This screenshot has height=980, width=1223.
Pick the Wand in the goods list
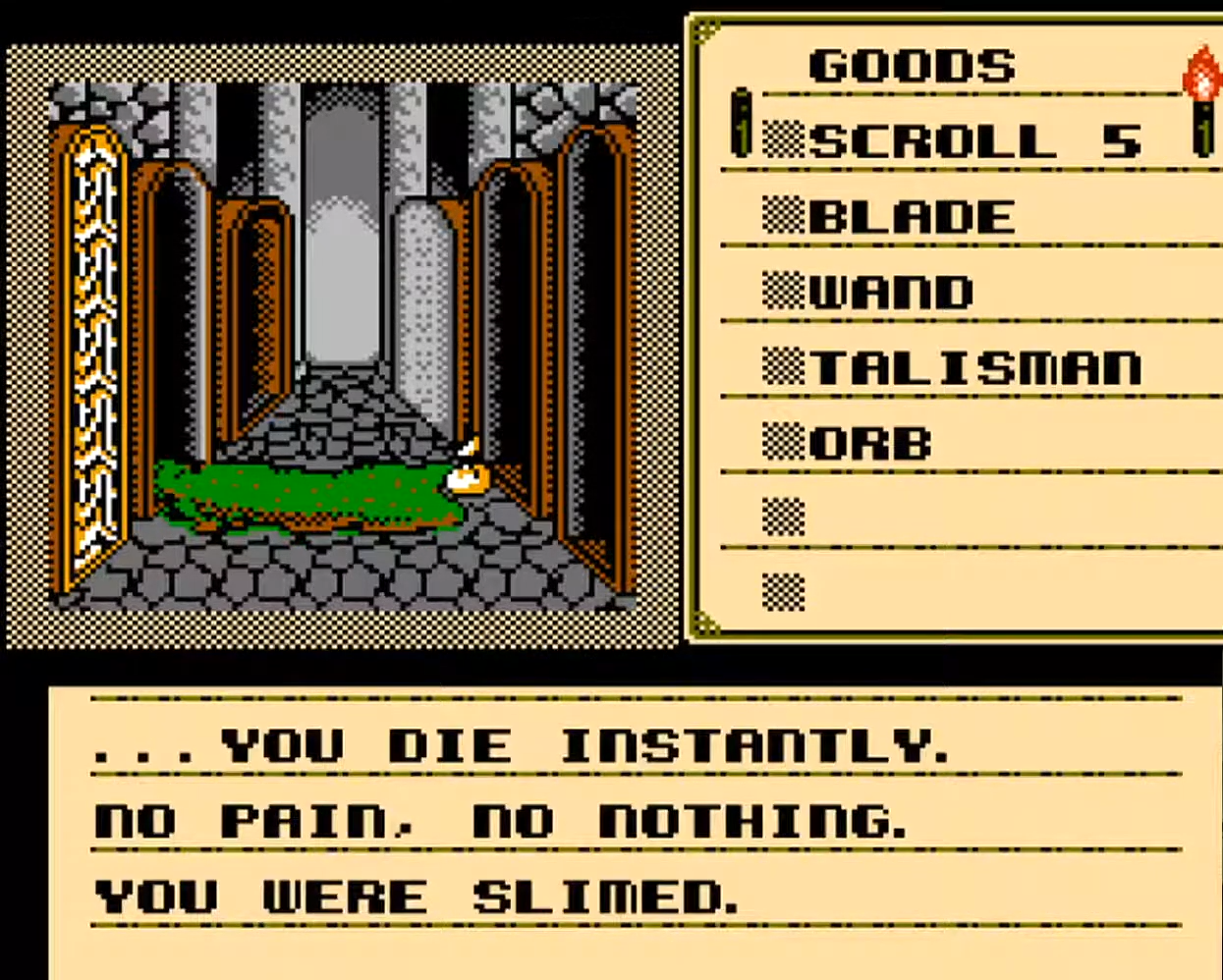(x=891, y=292)
